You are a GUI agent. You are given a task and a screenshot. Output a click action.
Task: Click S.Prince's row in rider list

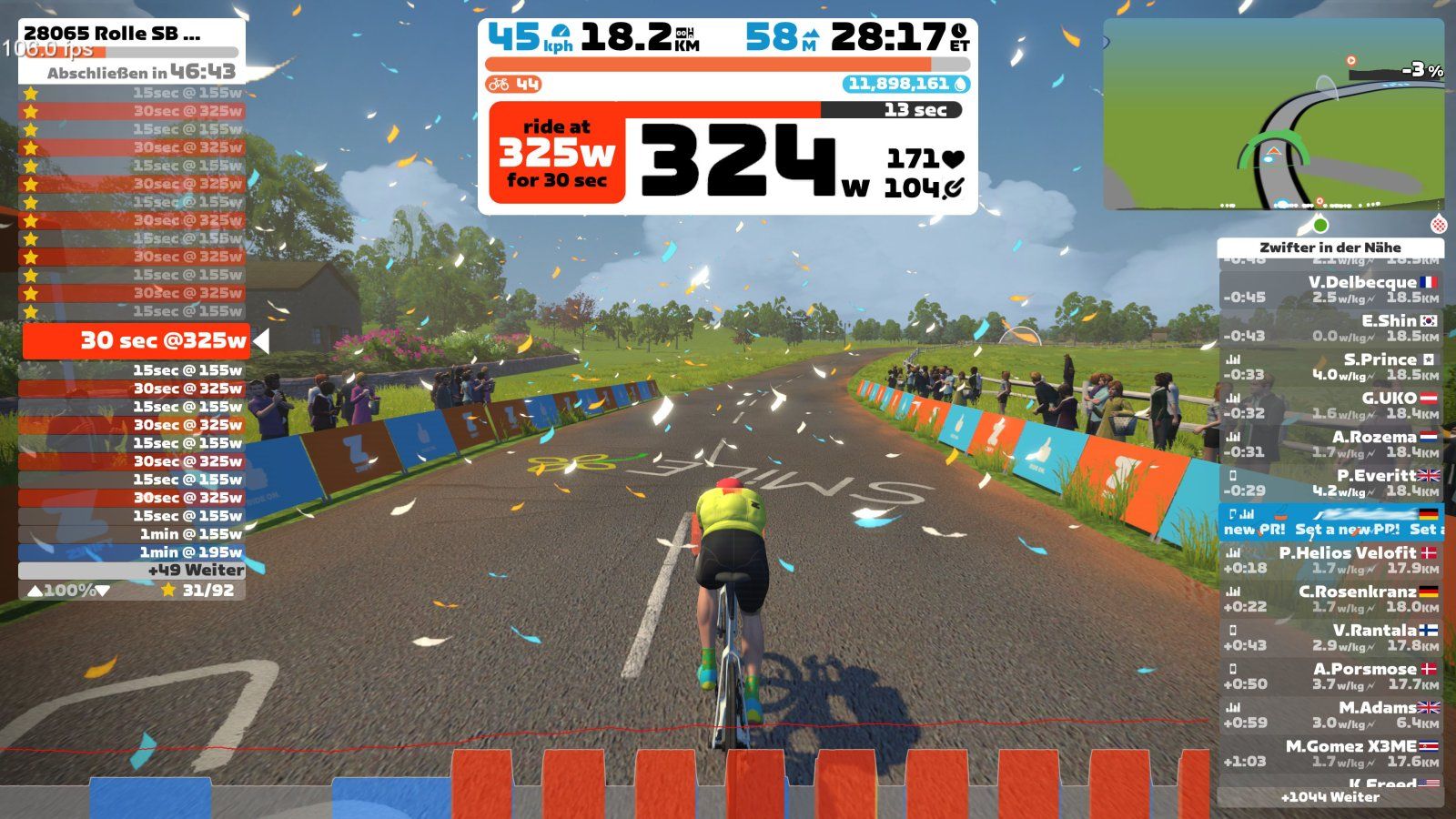(1330, 367)
